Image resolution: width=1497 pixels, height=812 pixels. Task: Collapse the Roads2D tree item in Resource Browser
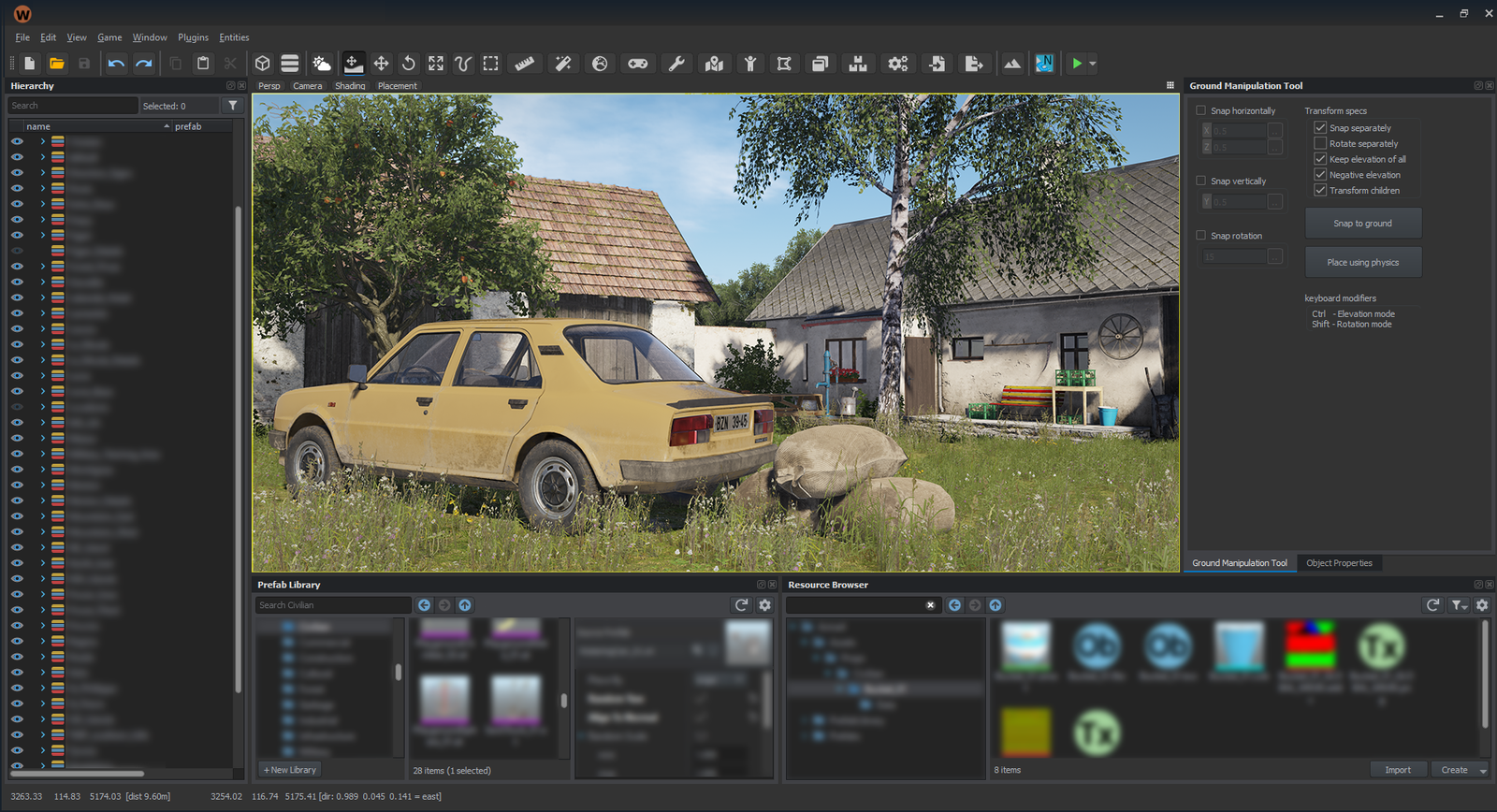(x=839, y=689)
